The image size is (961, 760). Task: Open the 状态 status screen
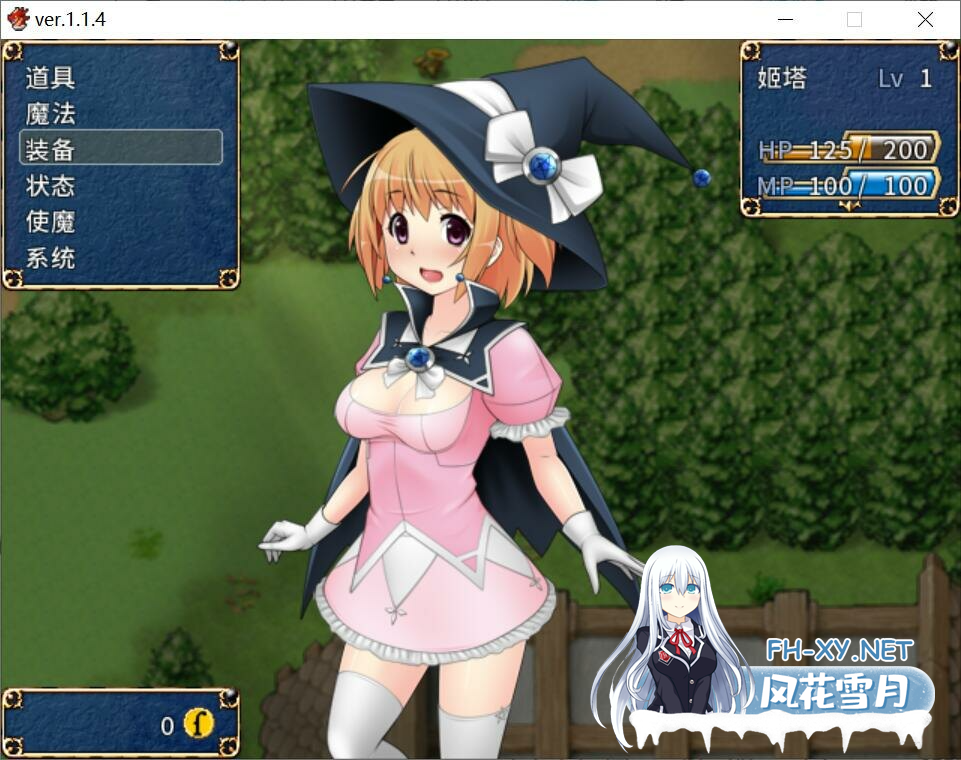pyautogui.click(x=51, y=185)
